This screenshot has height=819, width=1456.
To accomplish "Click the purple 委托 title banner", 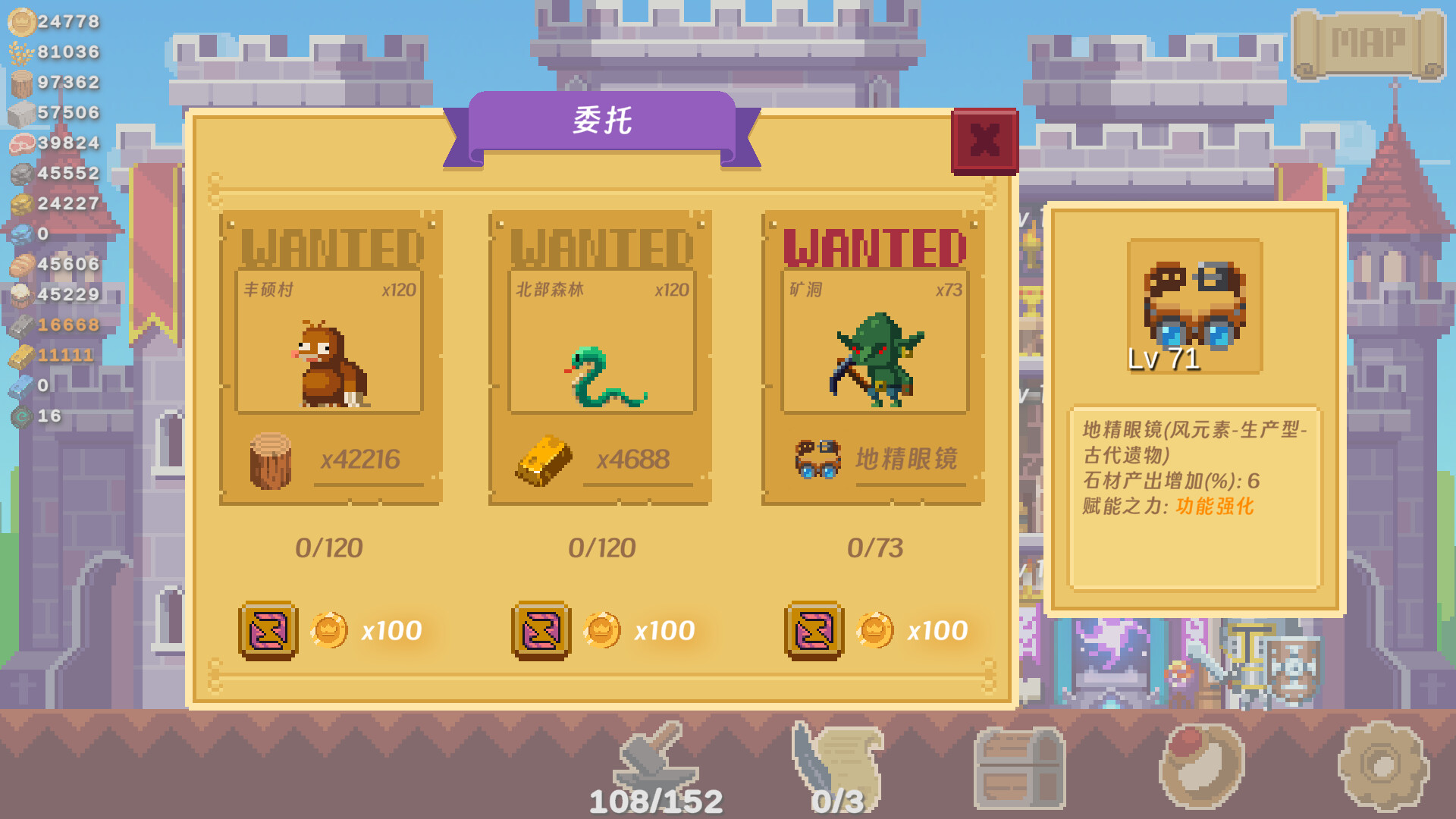I will coord(603,123).
